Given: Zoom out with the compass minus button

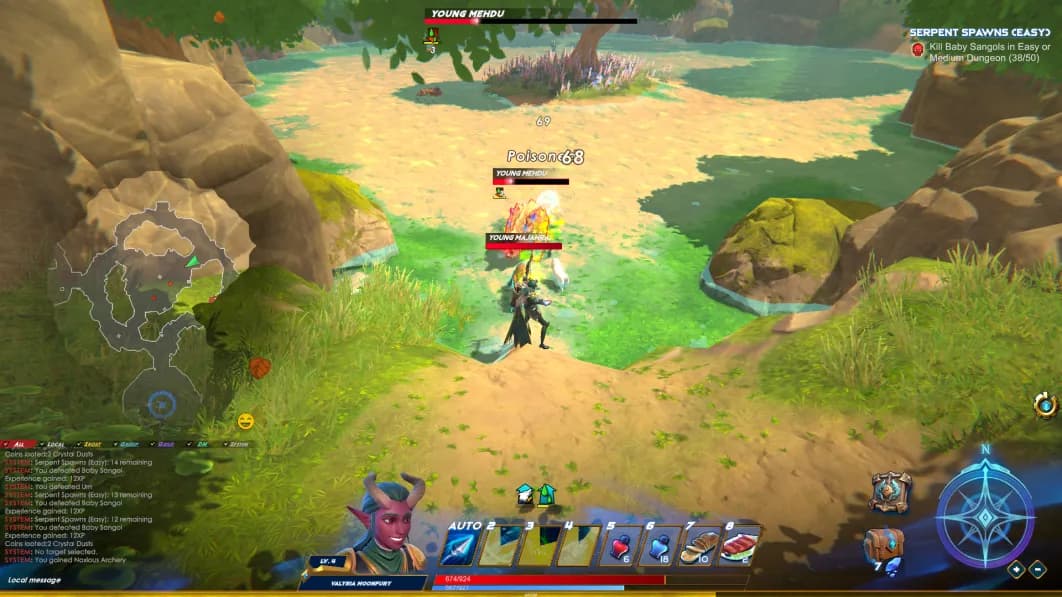Looking at the screenshot, I should click(x=1037, y=570).
